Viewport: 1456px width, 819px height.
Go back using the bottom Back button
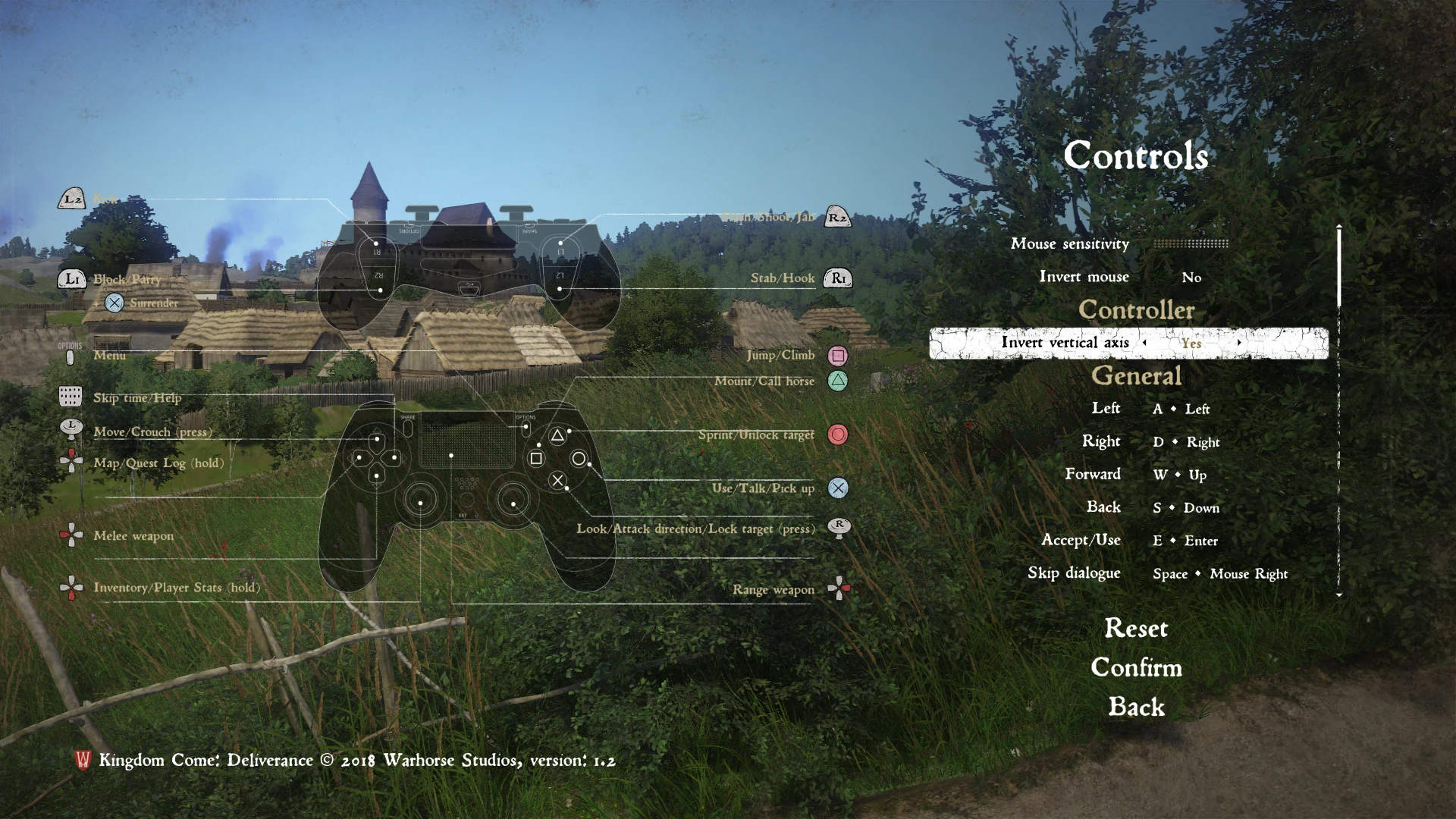[1136, 708]
